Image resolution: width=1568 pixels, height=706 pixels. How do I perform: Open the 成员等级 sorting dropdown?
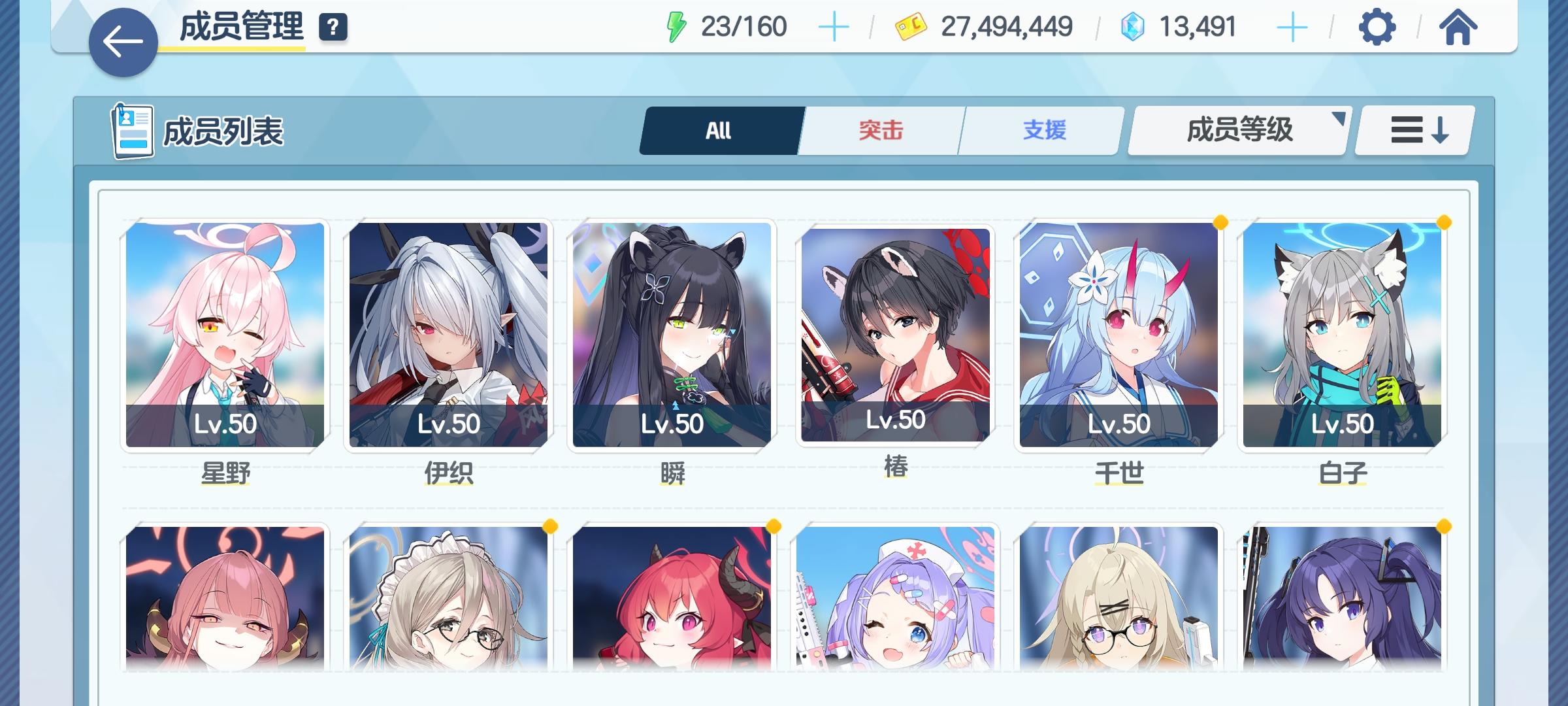click(1237, 130)
